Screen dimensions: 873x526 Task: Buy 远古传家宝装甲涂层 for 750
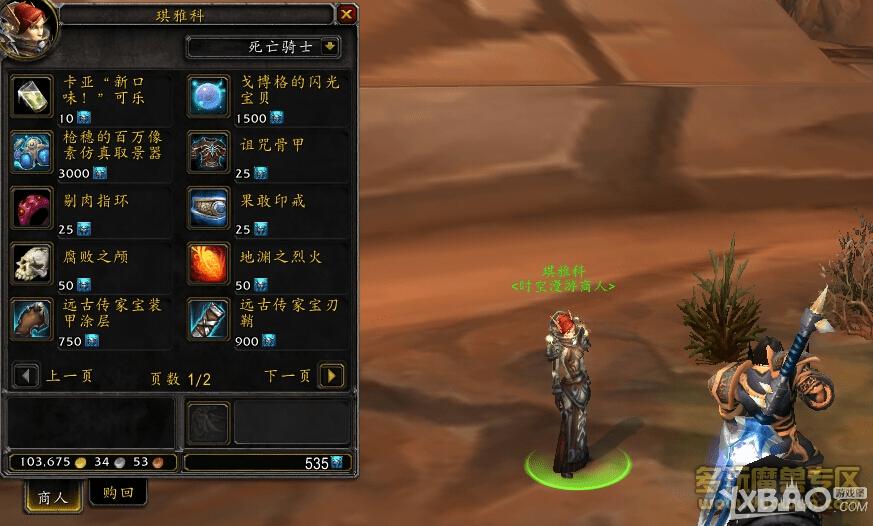[32, 320]
